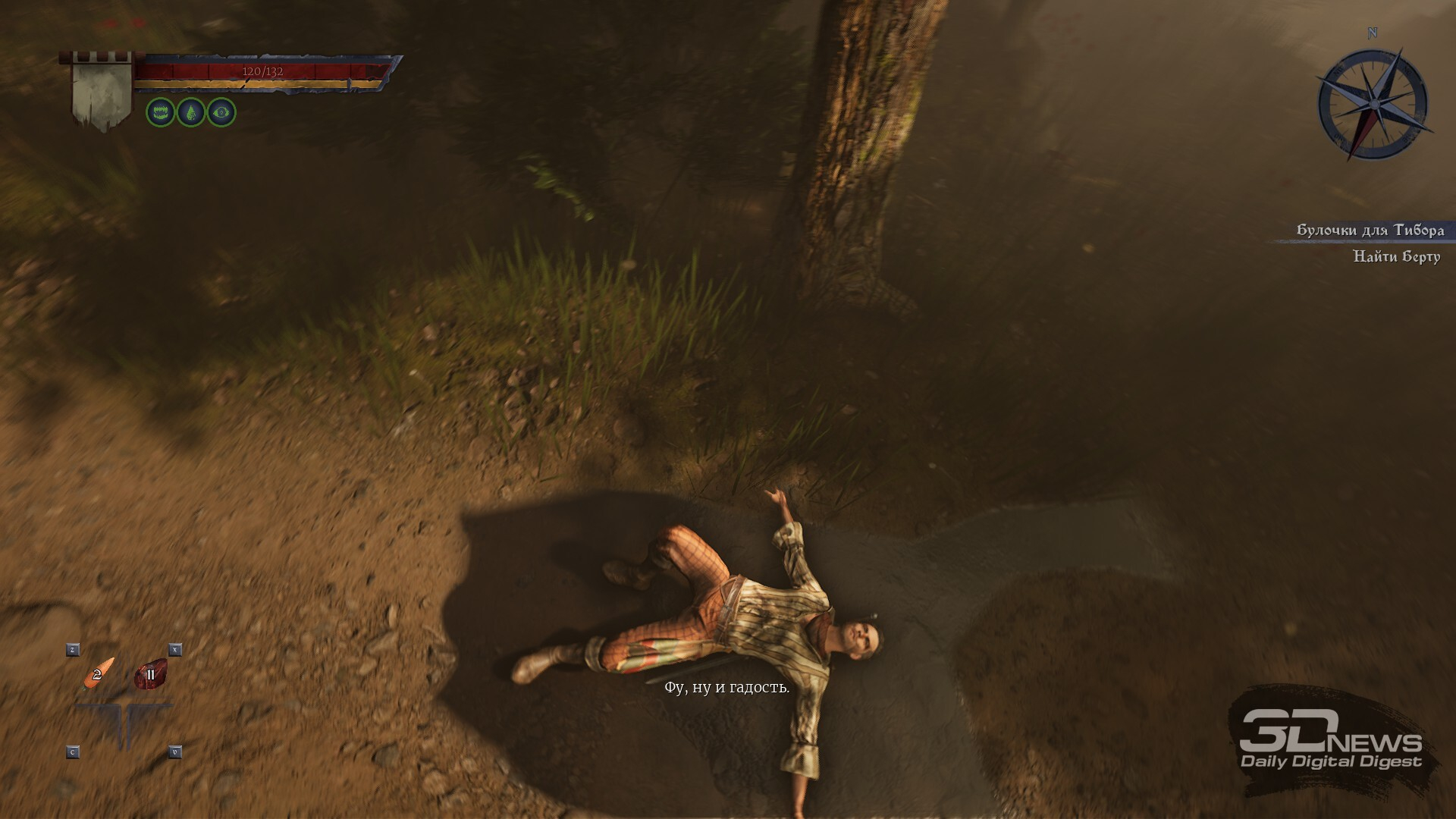Screen dimensions: 1456x819
Task: Select the carrot quick slot
Action: click(99, 673)
